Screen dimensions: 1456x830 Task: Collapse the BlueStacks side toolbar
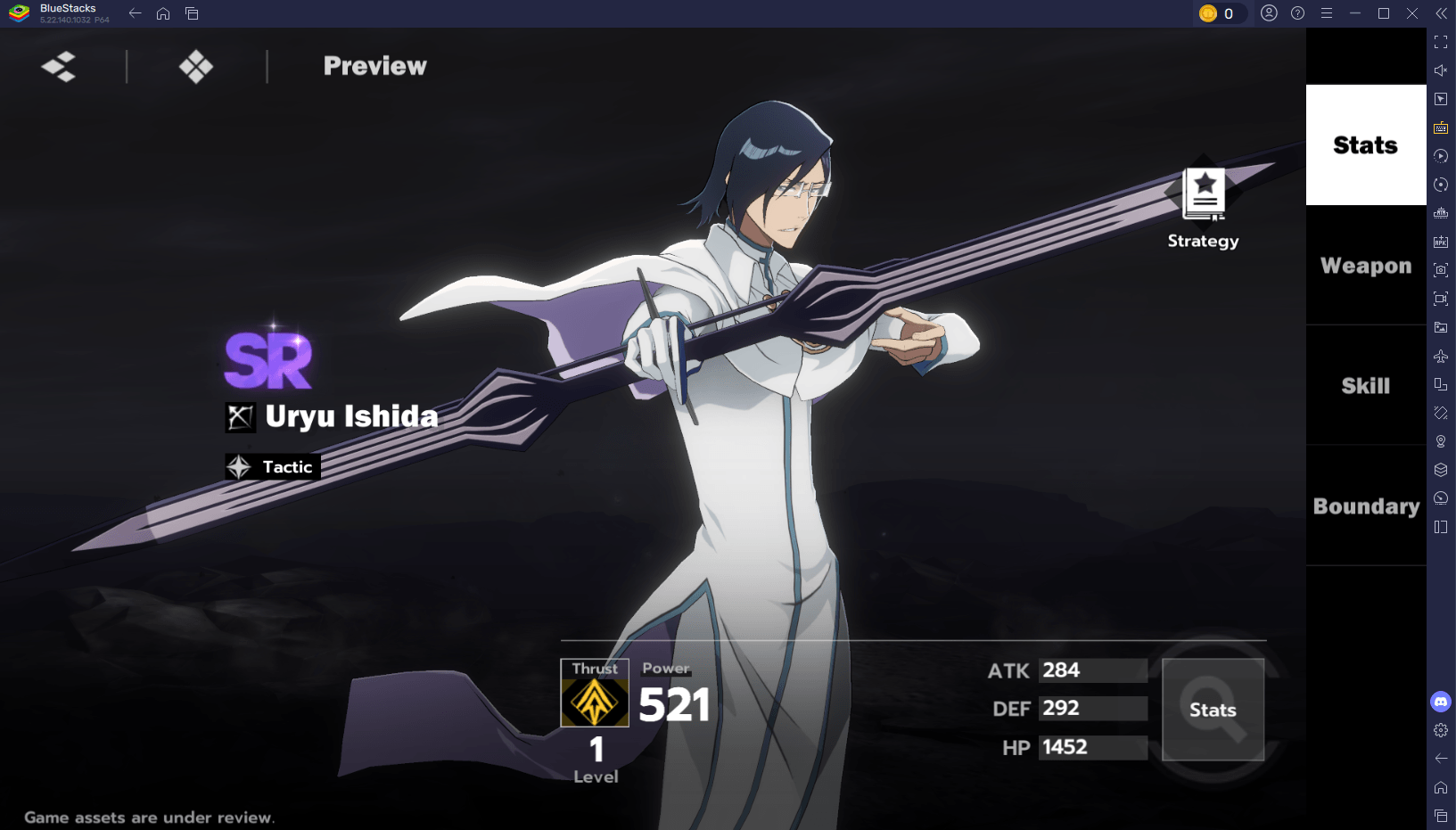point(1442,13)
